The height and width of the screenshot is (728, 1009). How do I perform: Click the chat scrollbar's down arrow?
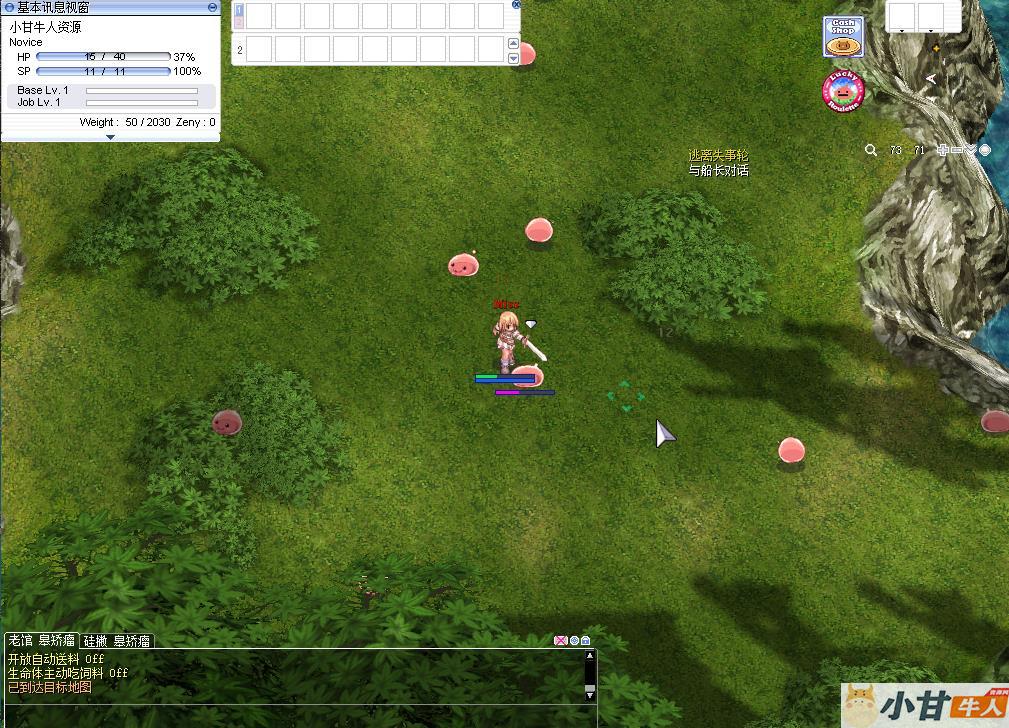590,693
